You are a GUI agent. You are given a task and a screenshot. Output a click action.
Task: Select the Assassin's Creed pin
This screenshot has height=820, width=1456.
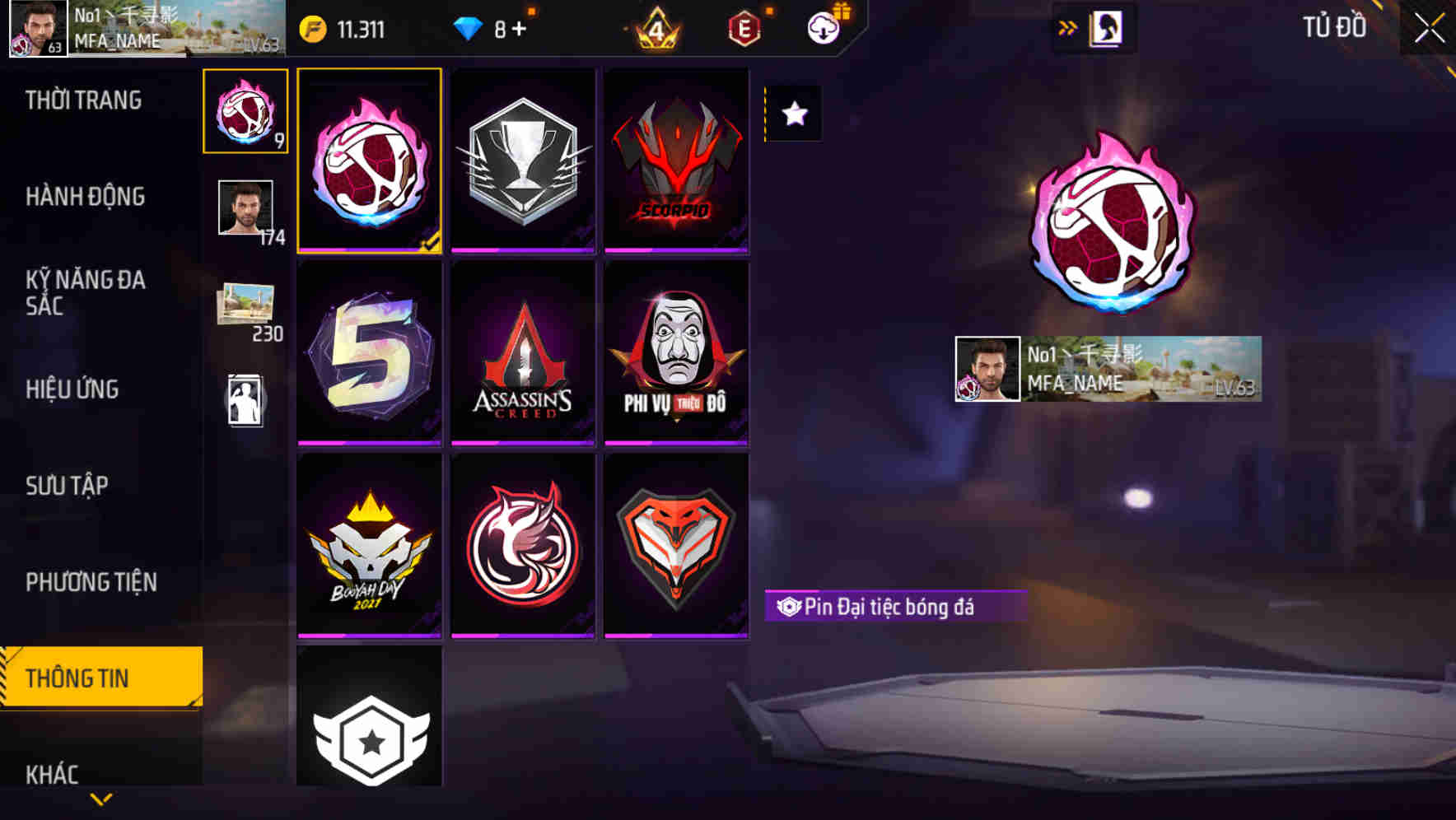coord(523,354)
